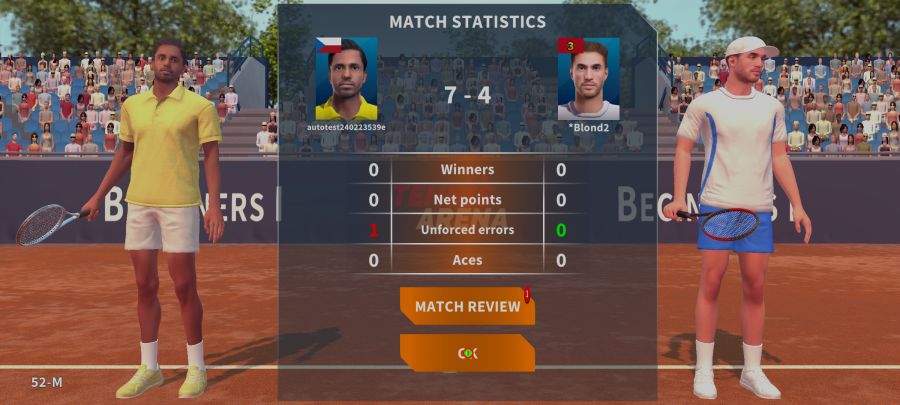This screenshot has height=405, width=900.
Task: Confirm with the OK button
Action: coord(467,353)
